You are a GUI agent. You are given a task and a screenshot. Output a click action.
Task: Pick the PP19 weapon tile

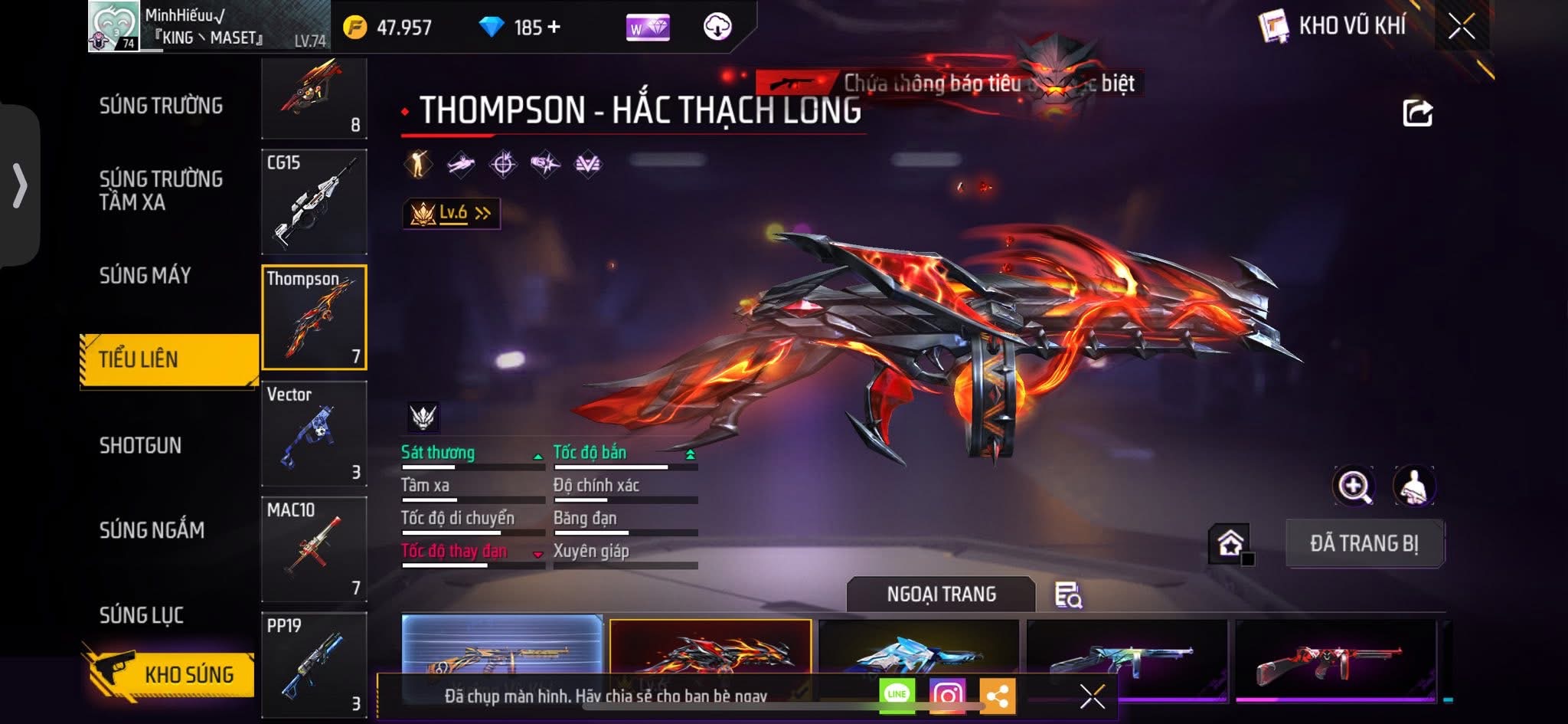point(314,663)
